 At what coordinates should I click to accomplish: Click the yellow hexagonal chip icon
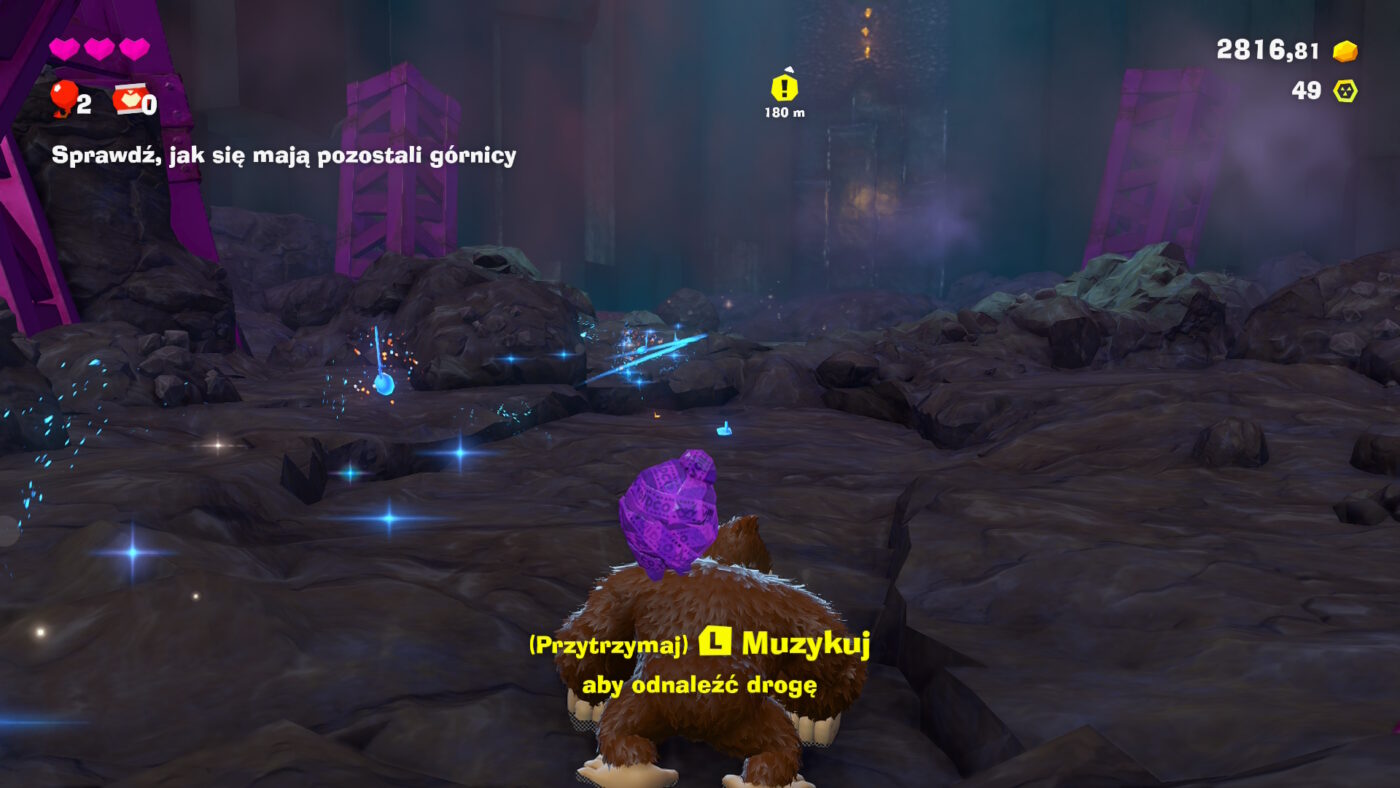pyautogui.click(x=1342, y=91)
